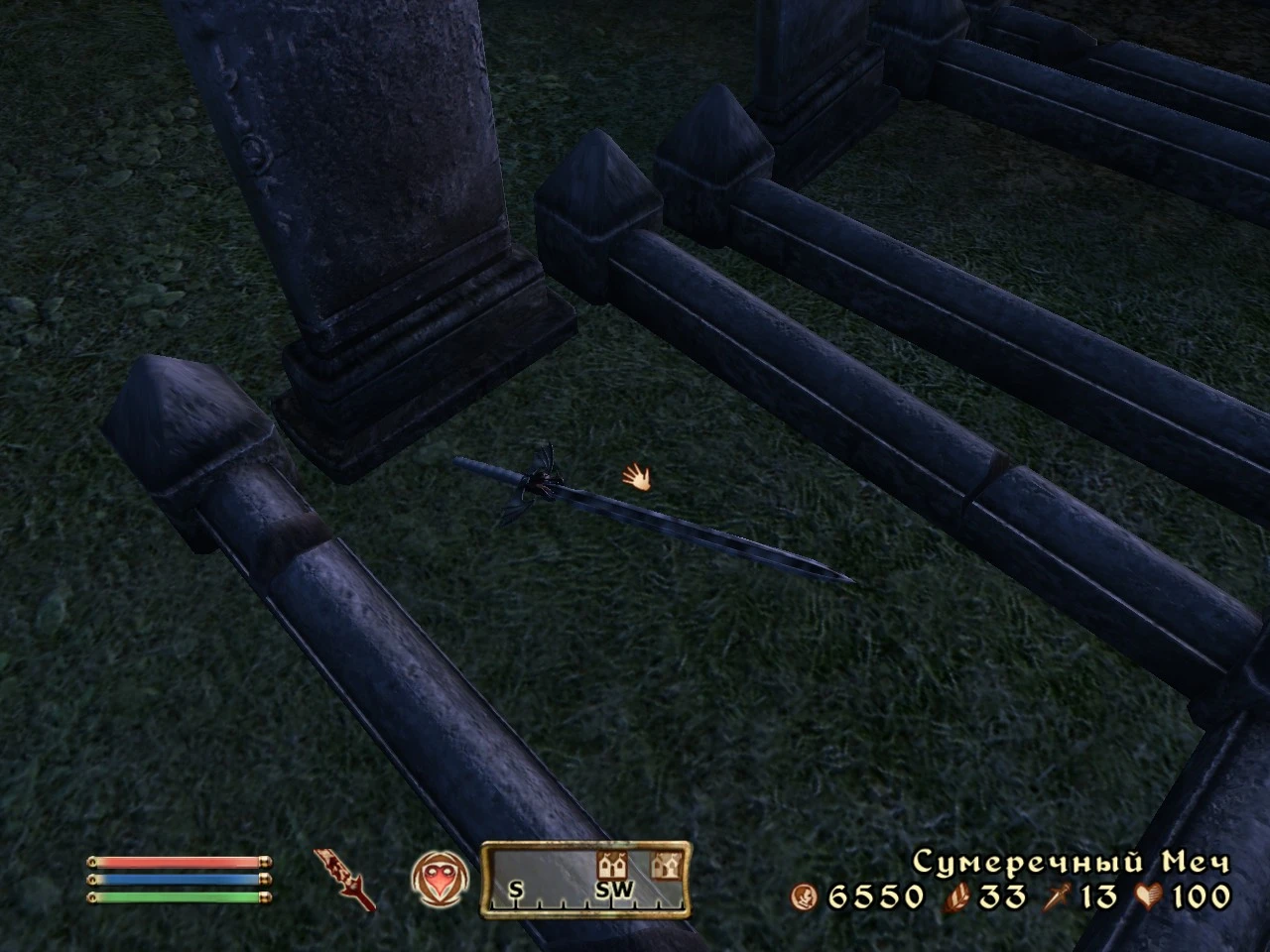Click the green fatigue bar
Image resolution: width=1270 pixels, height=952 pixels.
click(x=177, y=896)
